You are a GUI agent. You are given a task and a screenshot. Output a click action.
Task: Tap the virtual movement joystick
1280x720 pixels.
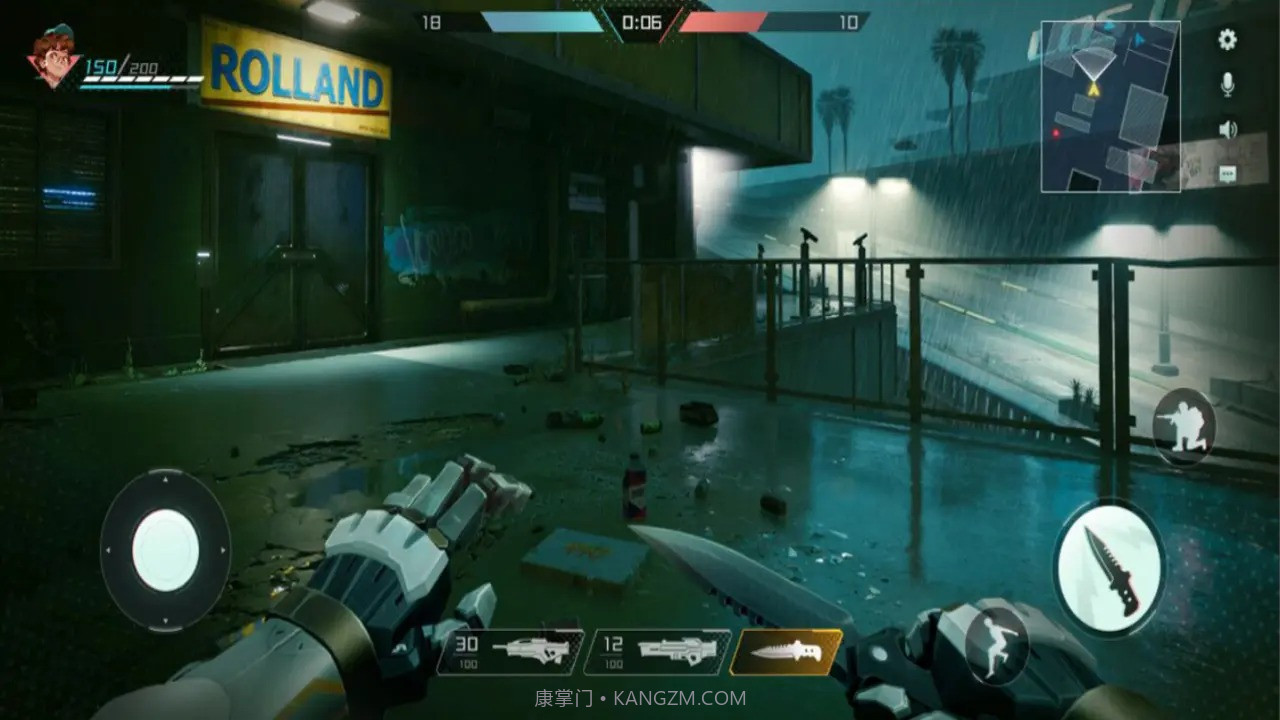[165, 550]
